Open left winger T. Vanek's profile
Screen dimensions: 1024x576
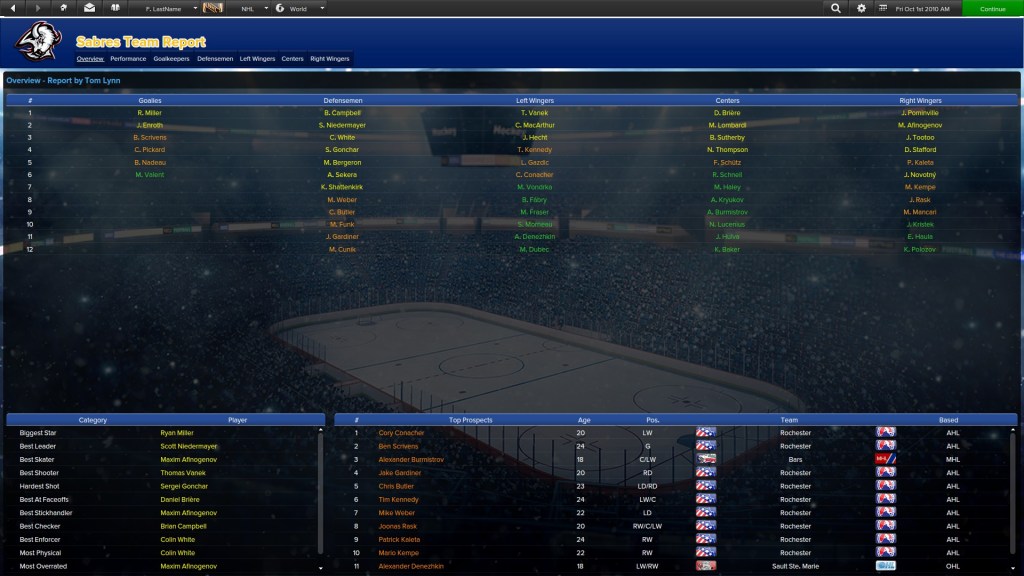[x=535, y=113]
